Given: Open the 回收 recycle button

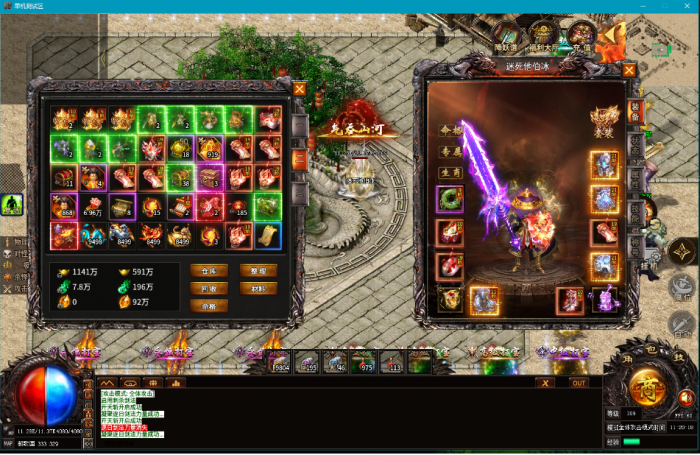Looking at the screenshot, I should [x=208, y=289].
